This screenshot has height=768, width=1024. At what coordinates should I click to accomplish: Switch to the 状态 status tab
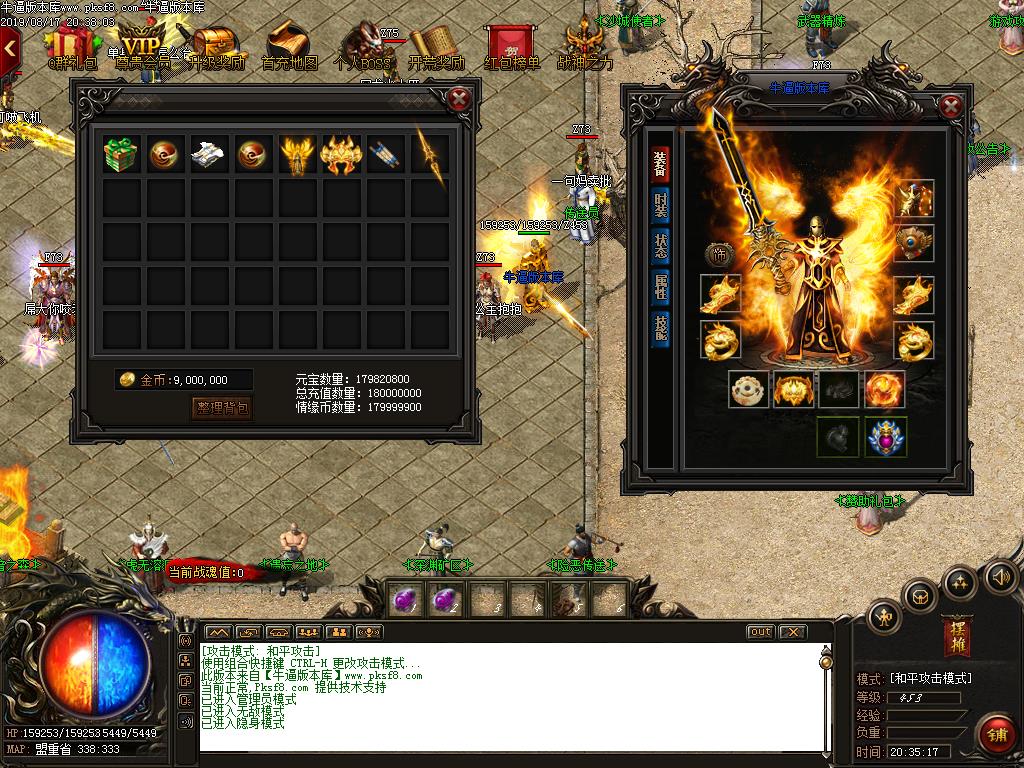coord(660,248)
